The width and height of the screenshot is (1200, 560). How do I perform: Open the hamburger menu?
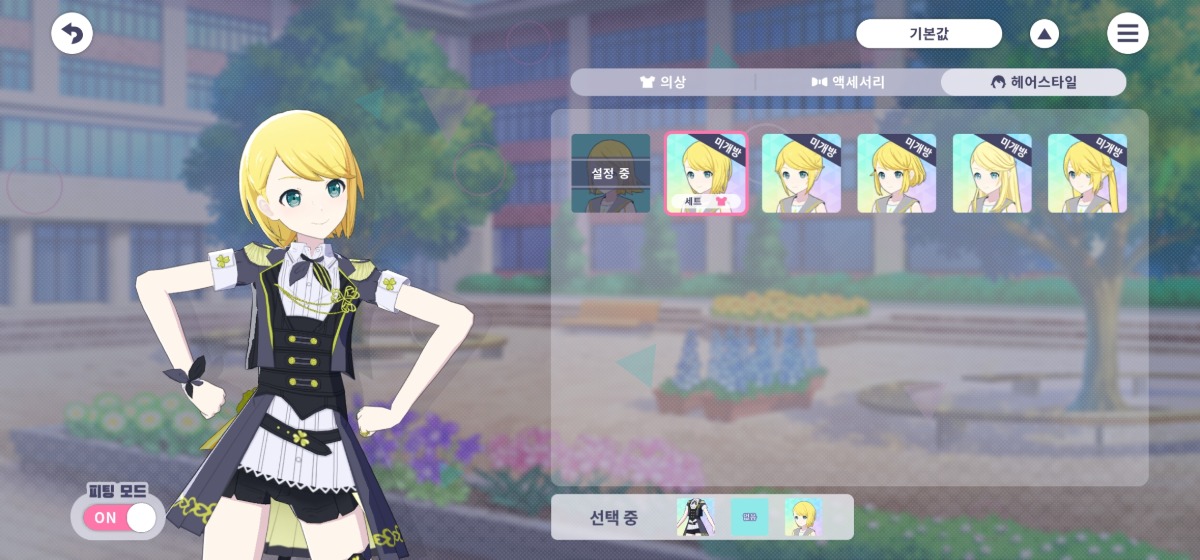1127,34
